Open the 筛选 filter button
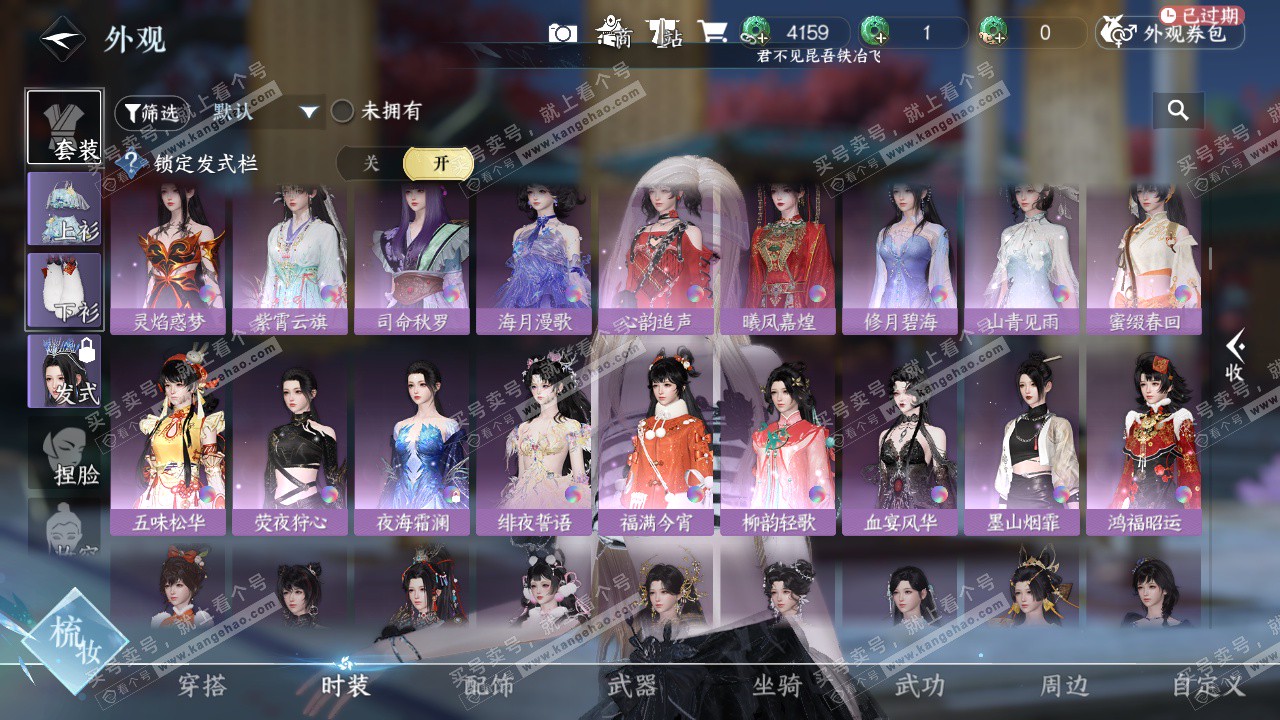Viewport: 1280px width, 720px height. [x=152, y=112]
